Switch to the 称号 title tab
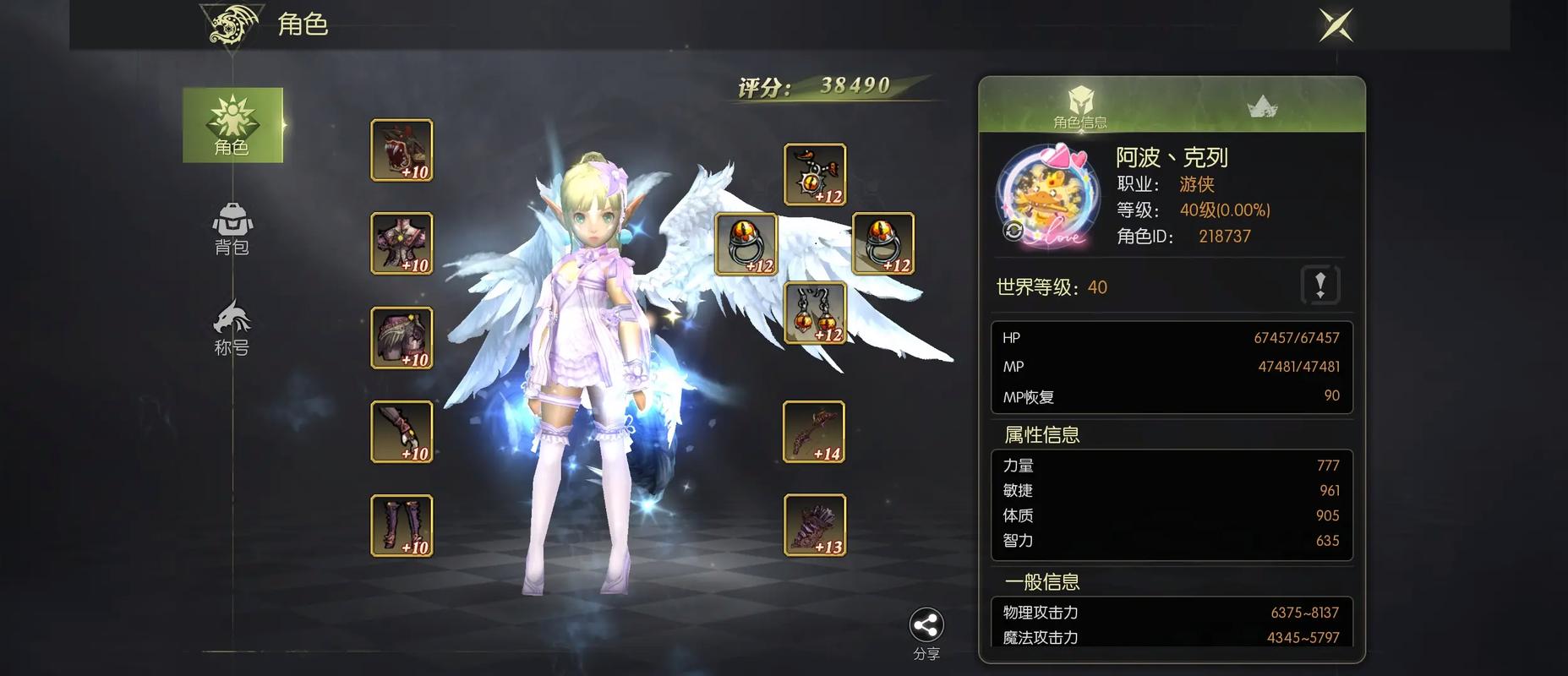The image size is (1568, 676). coord(232,328)
